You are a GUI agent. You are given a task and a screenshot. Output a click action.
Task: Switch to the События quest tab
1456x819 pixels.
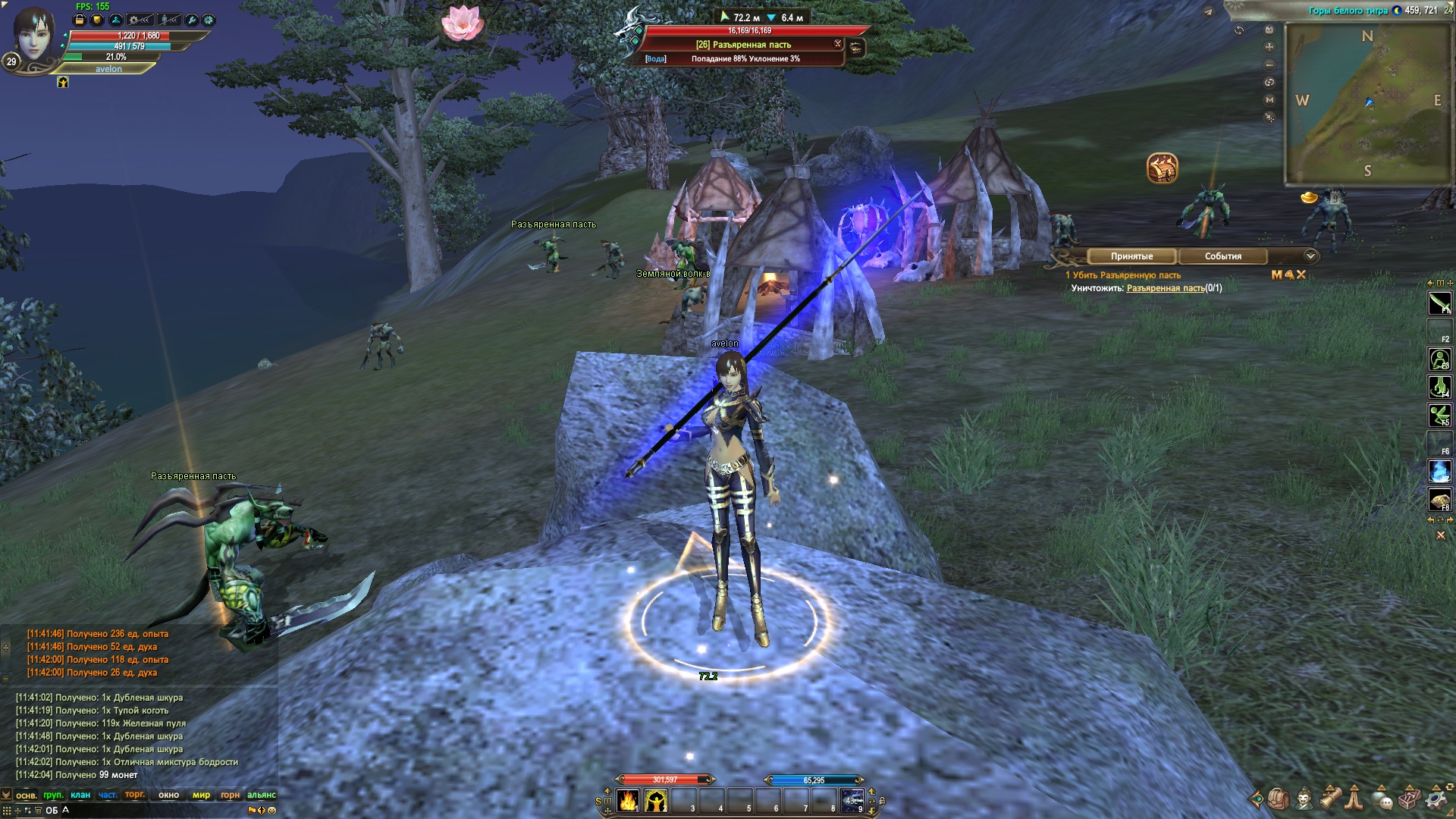(1222, 256)
